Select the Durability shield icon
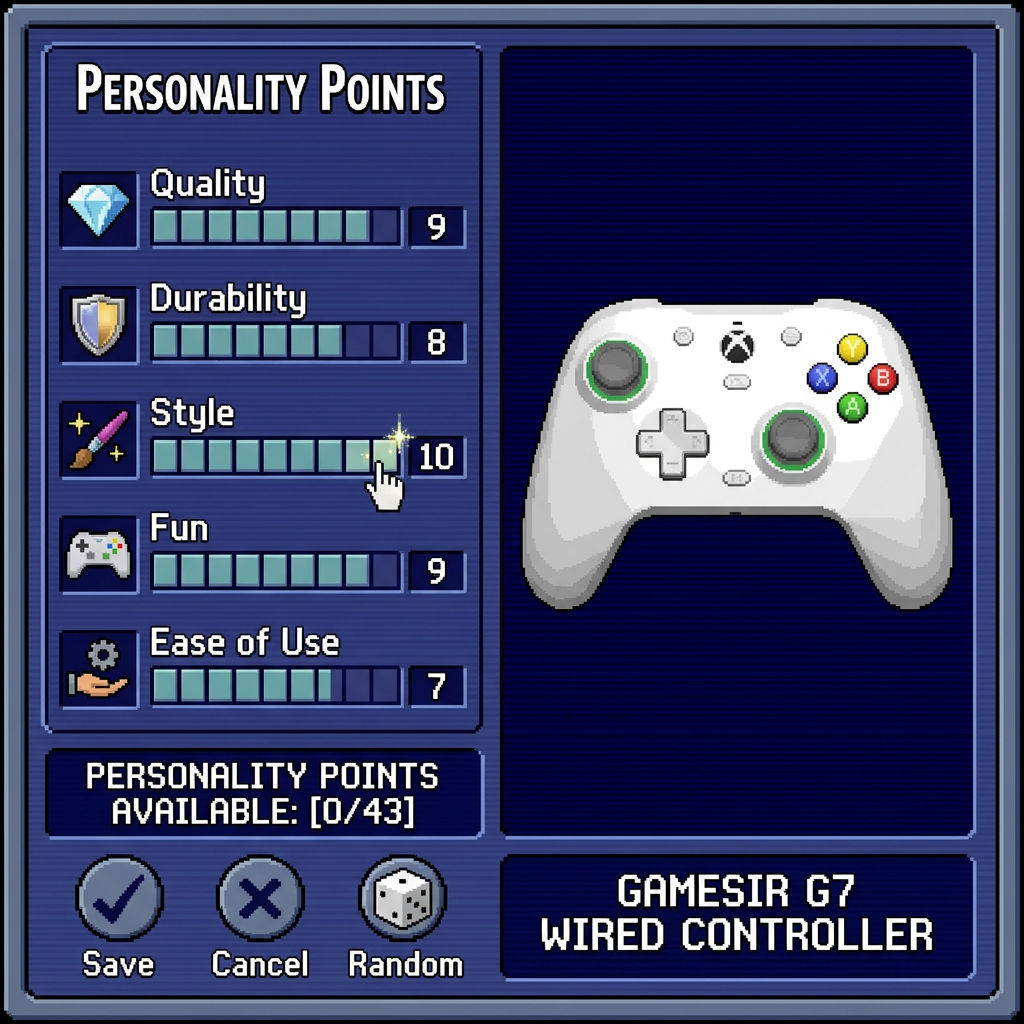 98,324
